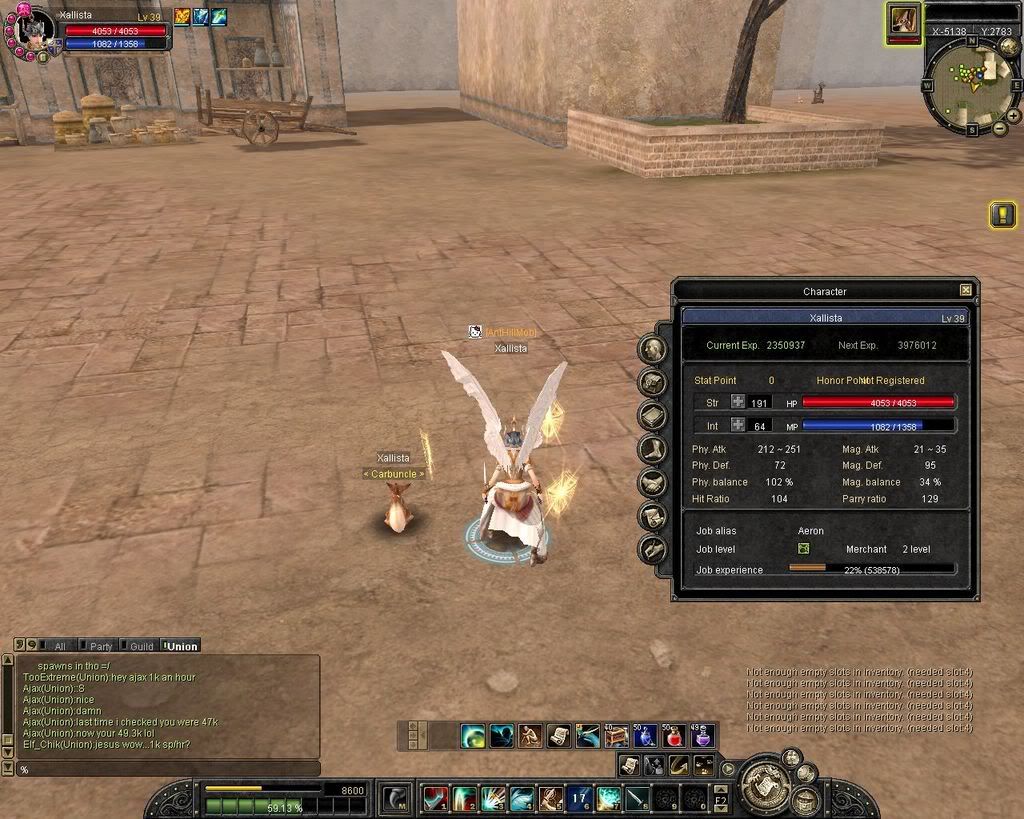This screenshot has height=819, width=1024.
Task: Open the head portrait side tab
Action: click(653, 349)
